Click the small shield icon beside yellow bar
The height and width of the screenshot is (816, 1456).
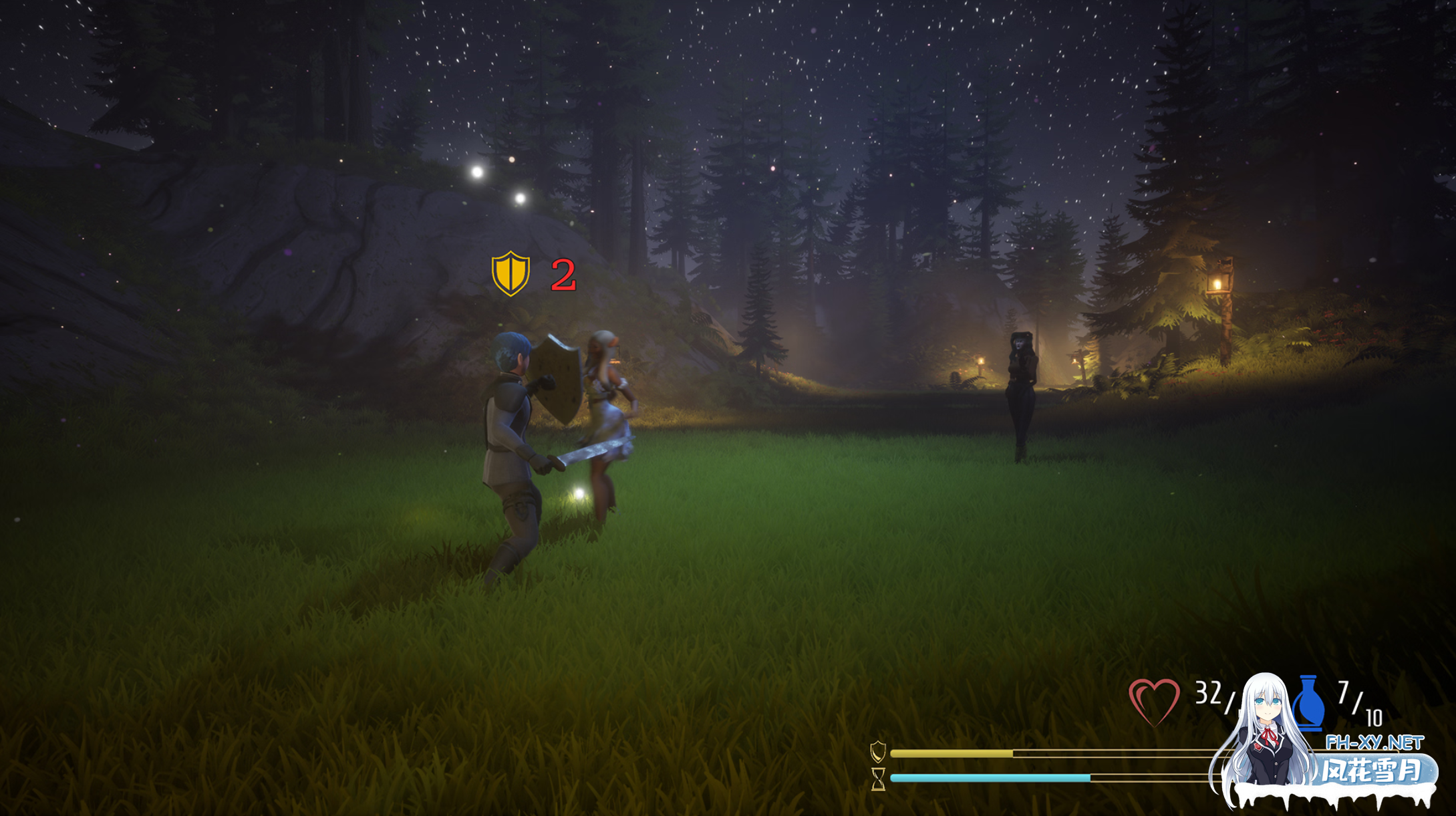(x=878, y=752)
